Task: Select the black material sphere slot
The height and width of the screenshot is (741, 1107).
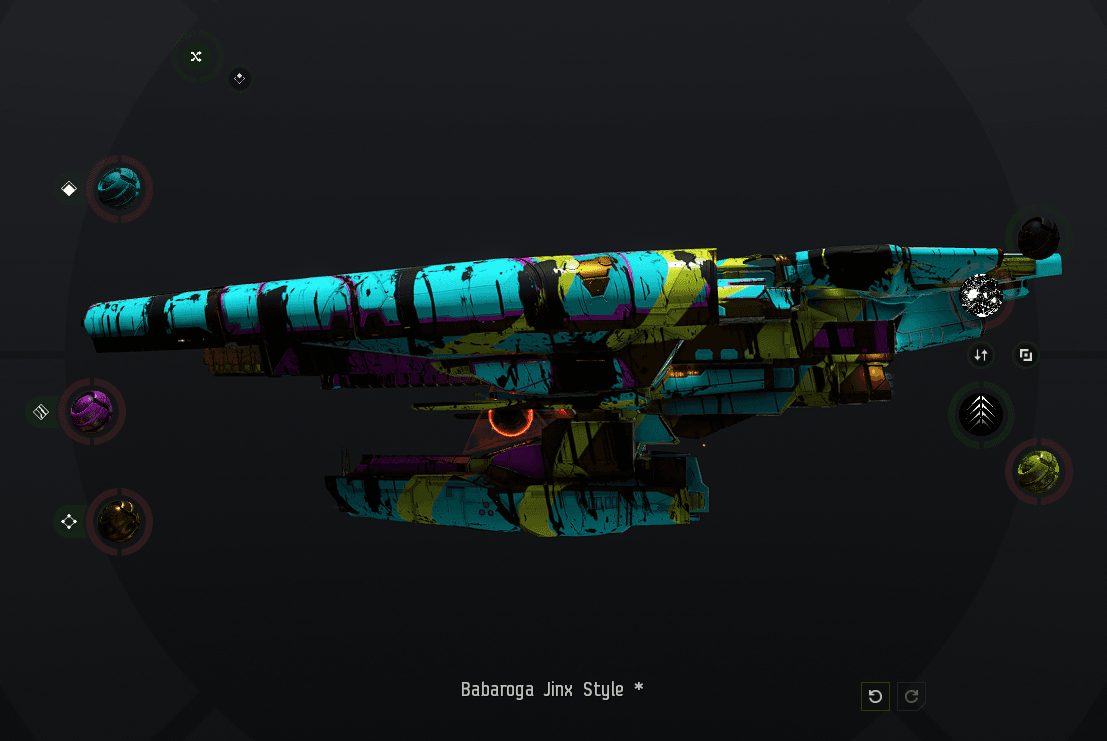Action: tap(1037, 237)
